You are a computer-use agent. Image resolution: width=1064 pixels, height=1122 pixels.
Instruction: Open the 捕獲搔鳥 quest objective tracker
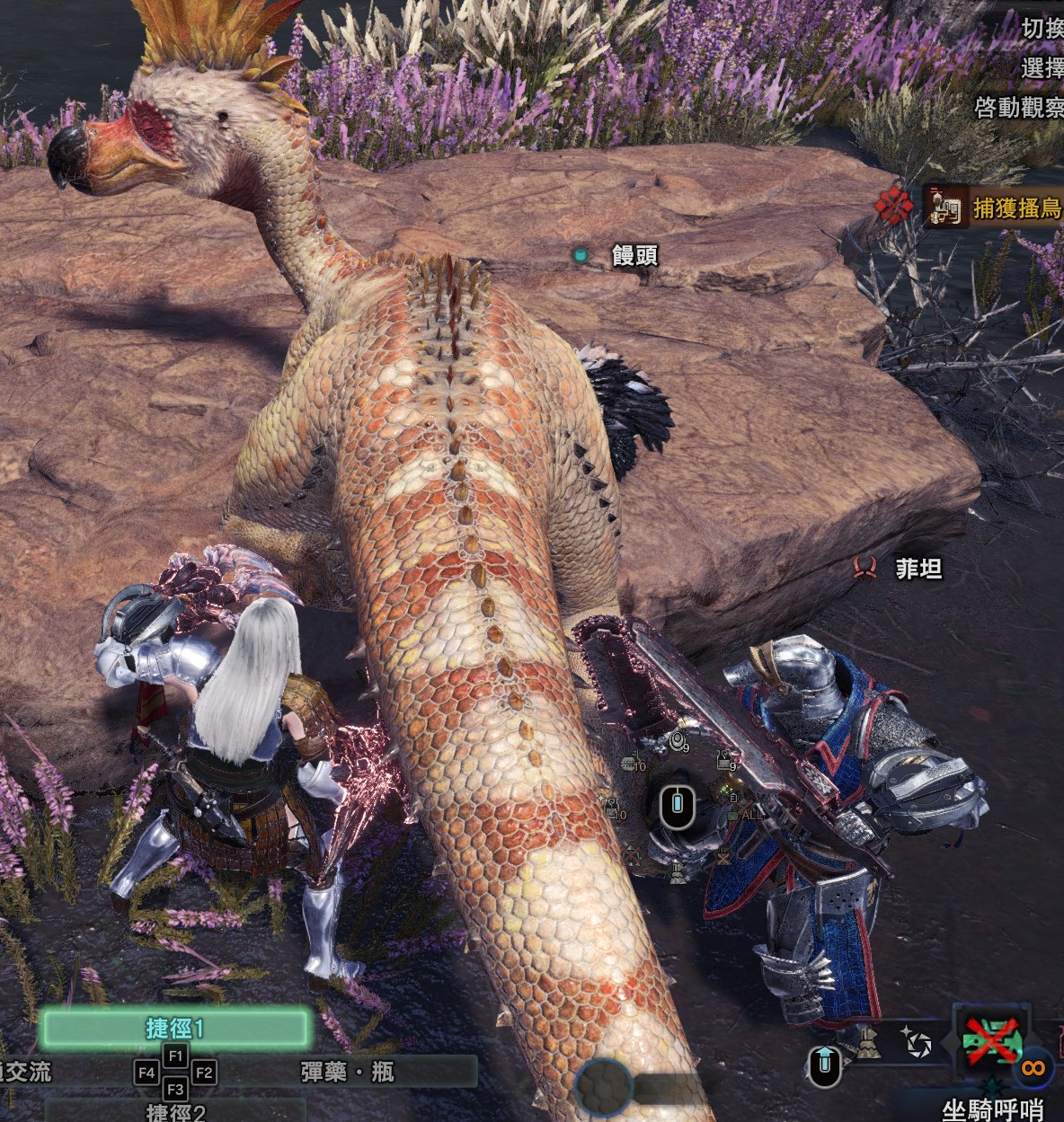click(x=993, y=208)
